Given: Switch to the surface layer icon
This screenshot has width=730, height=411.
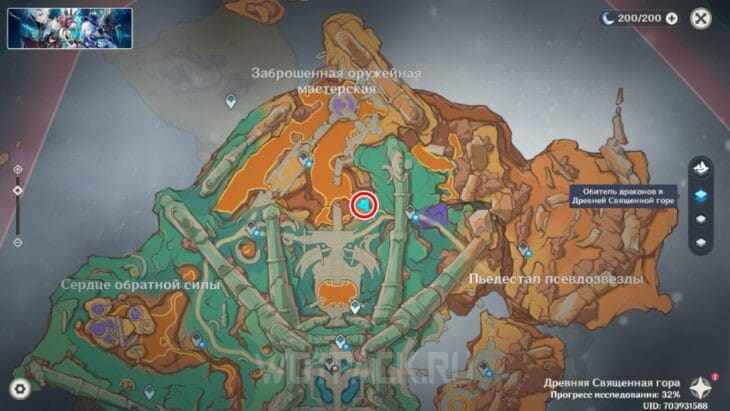Looking at the screenshot, I should coord(701,167).
